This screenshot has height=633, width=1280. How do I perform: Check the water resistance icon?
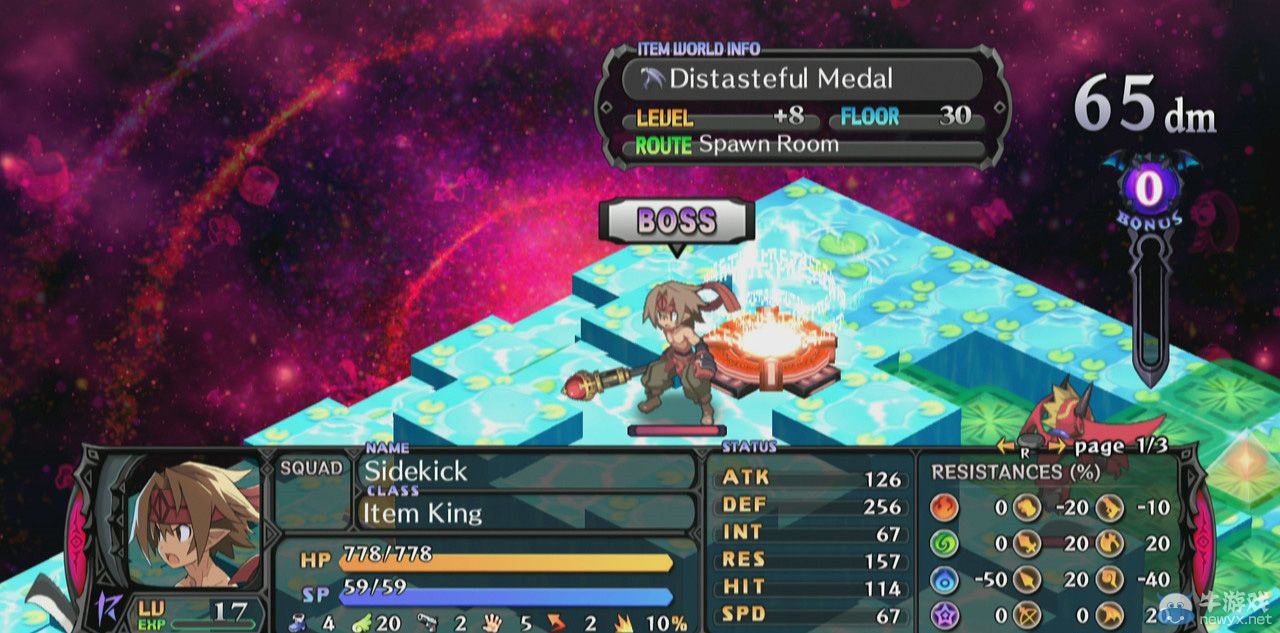[944, 579]
